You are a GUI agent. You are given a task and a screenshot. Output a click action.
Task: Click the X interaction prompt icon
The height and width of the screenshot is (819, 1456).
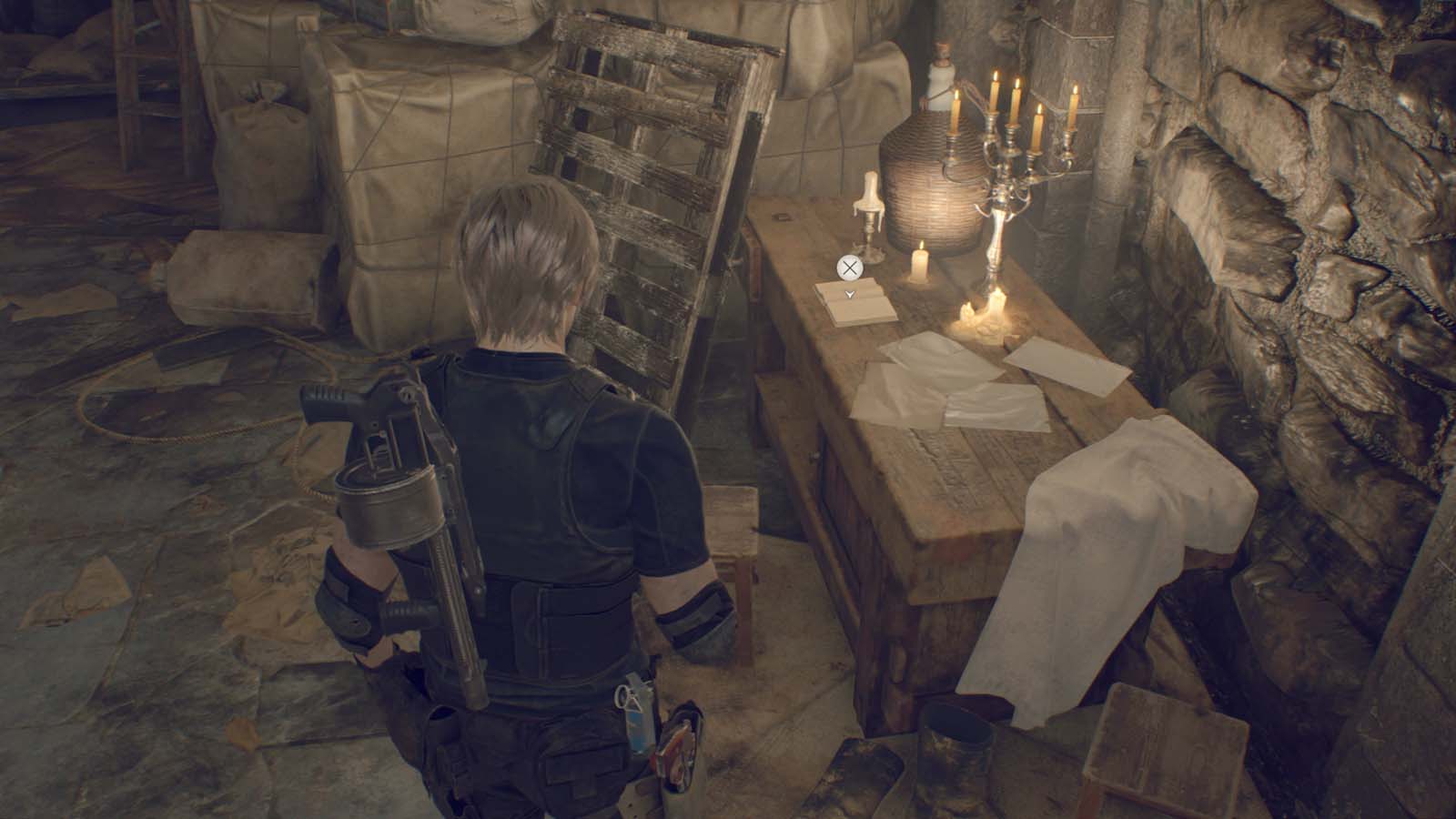[850, 267]
